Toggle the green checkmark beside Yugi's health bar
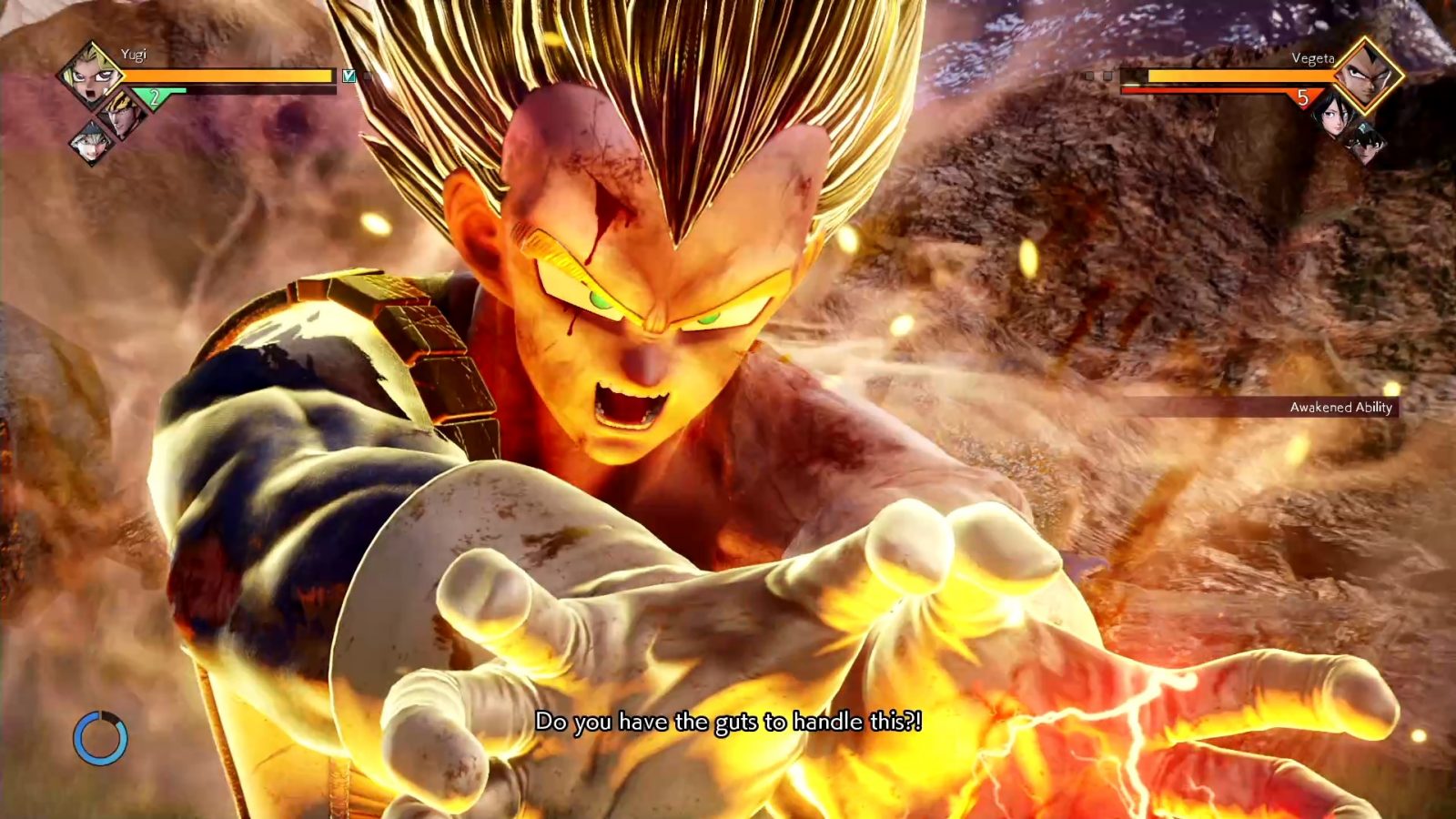The height and width of the screenshot is (819, 1456). tap(349, 76)
